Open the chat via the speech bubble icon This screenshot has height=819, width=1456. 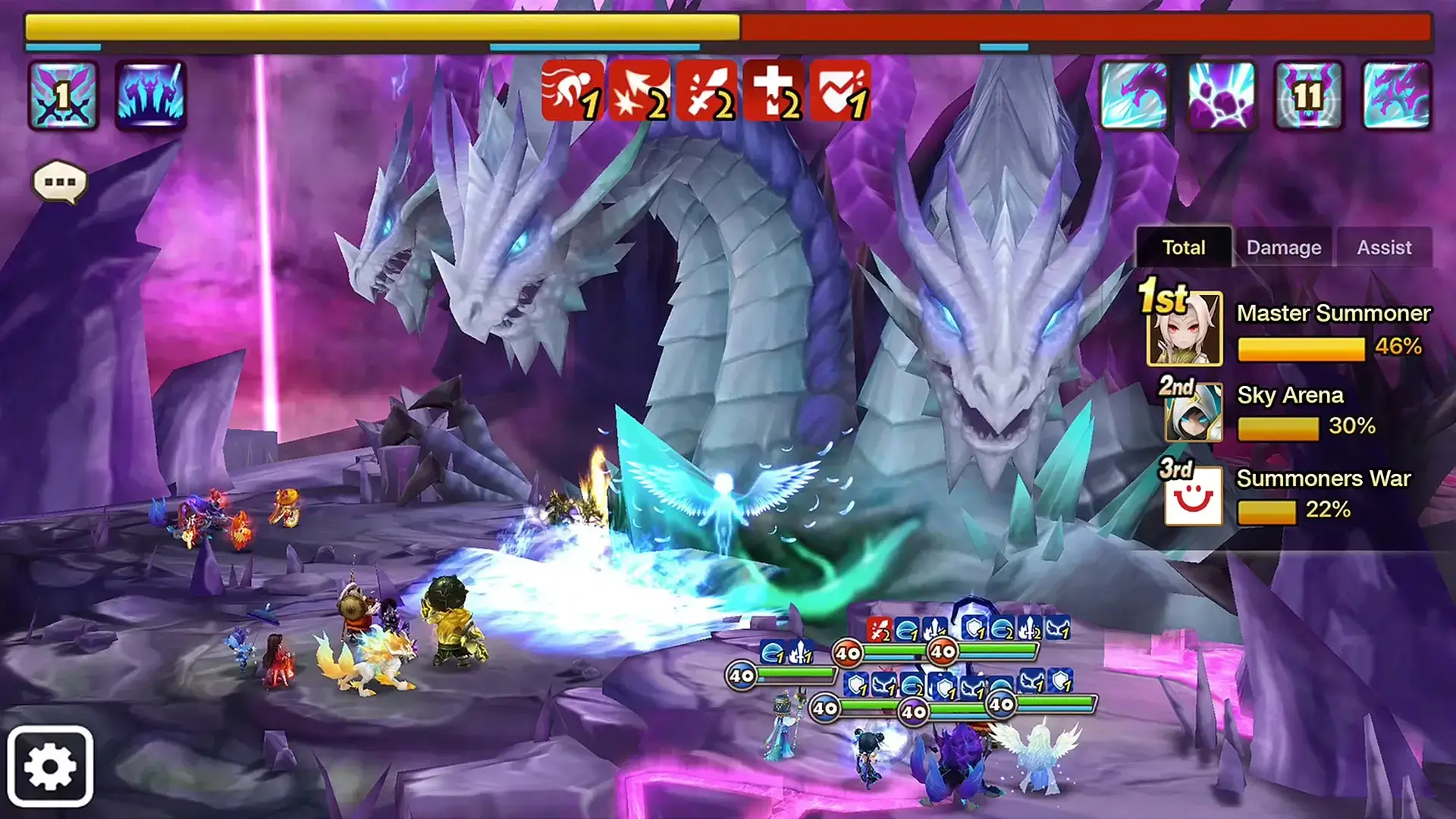tap(58, 180)
